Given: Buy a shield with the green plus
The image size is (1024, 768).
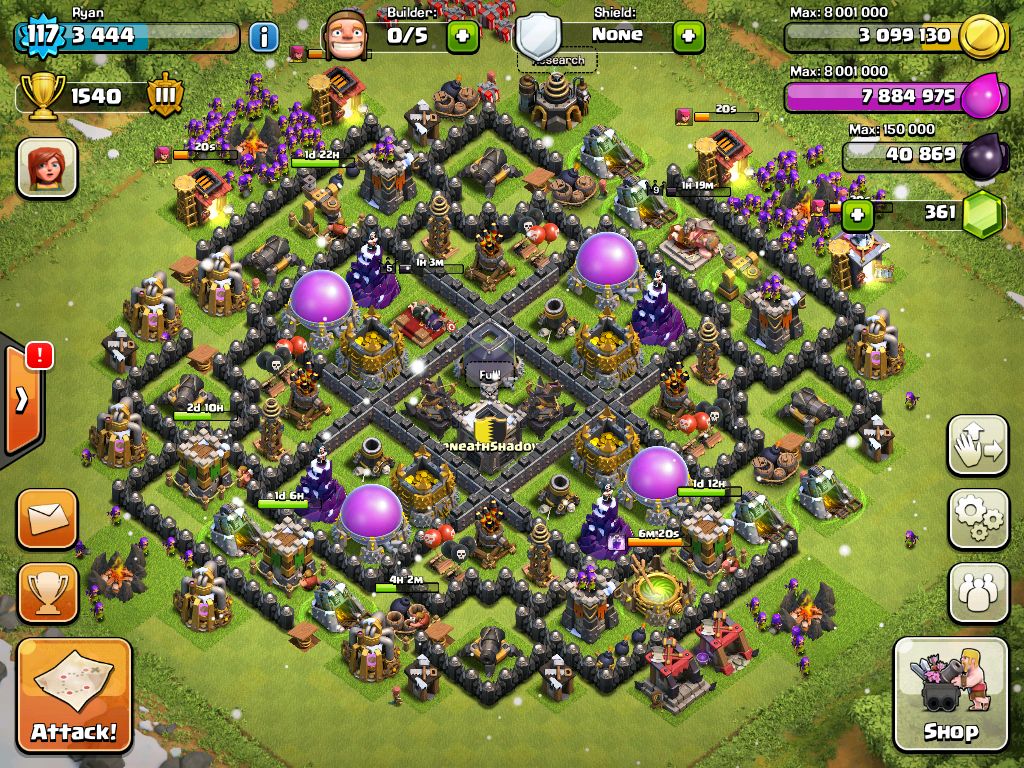Looking at the screenshot, I should tap(688, 37).
